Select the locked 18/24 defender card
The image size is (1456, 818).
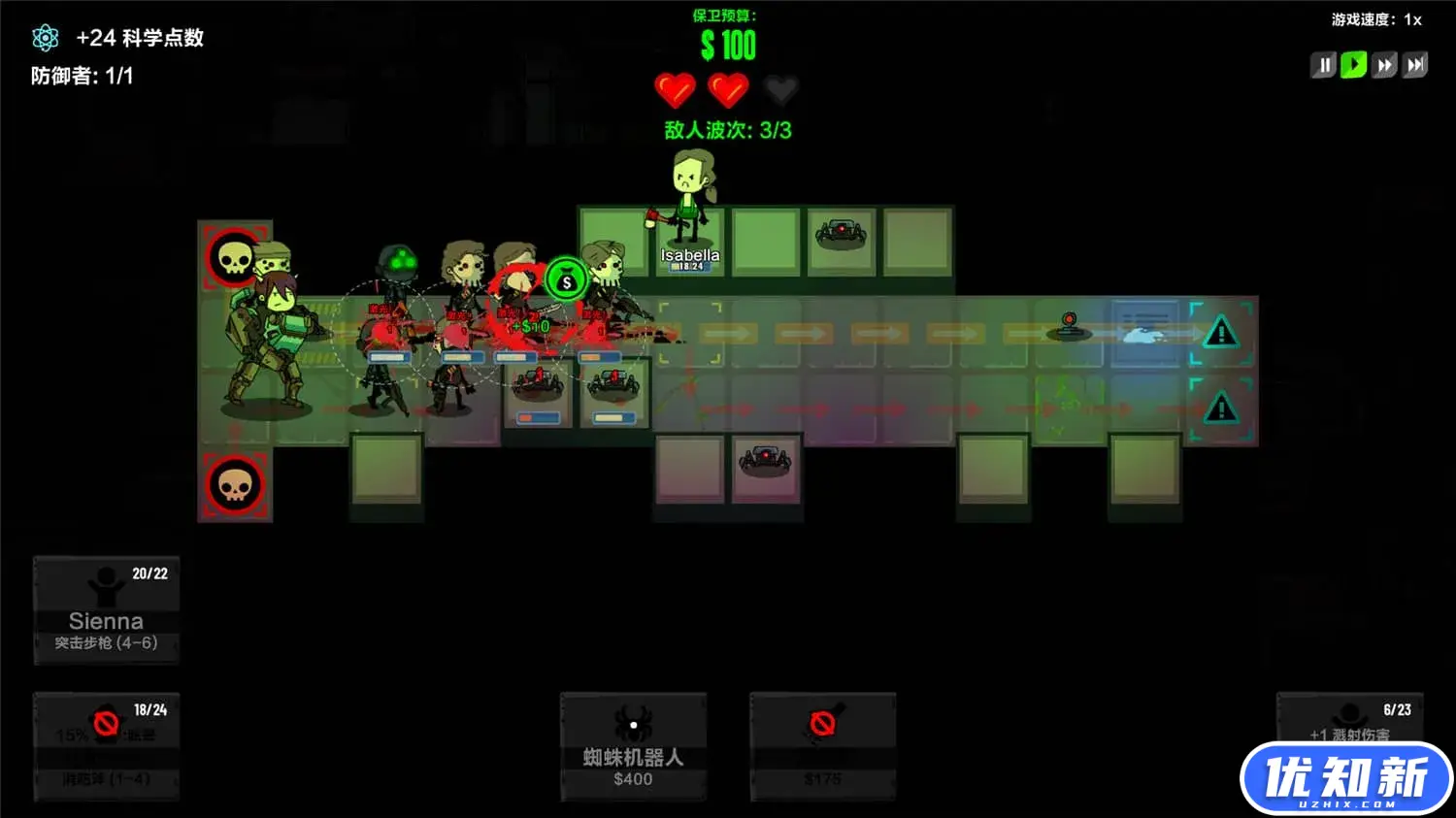pyautogui.click(x=107, y=746)
